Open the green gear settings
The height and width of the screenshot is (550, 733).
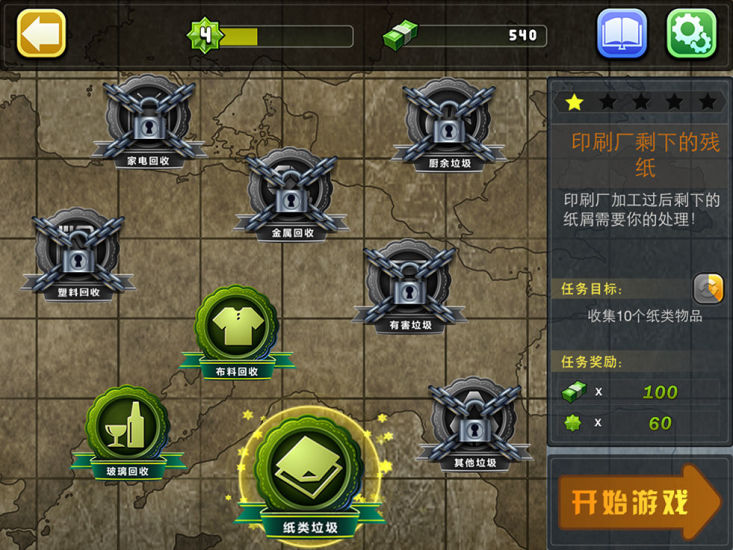691,34
